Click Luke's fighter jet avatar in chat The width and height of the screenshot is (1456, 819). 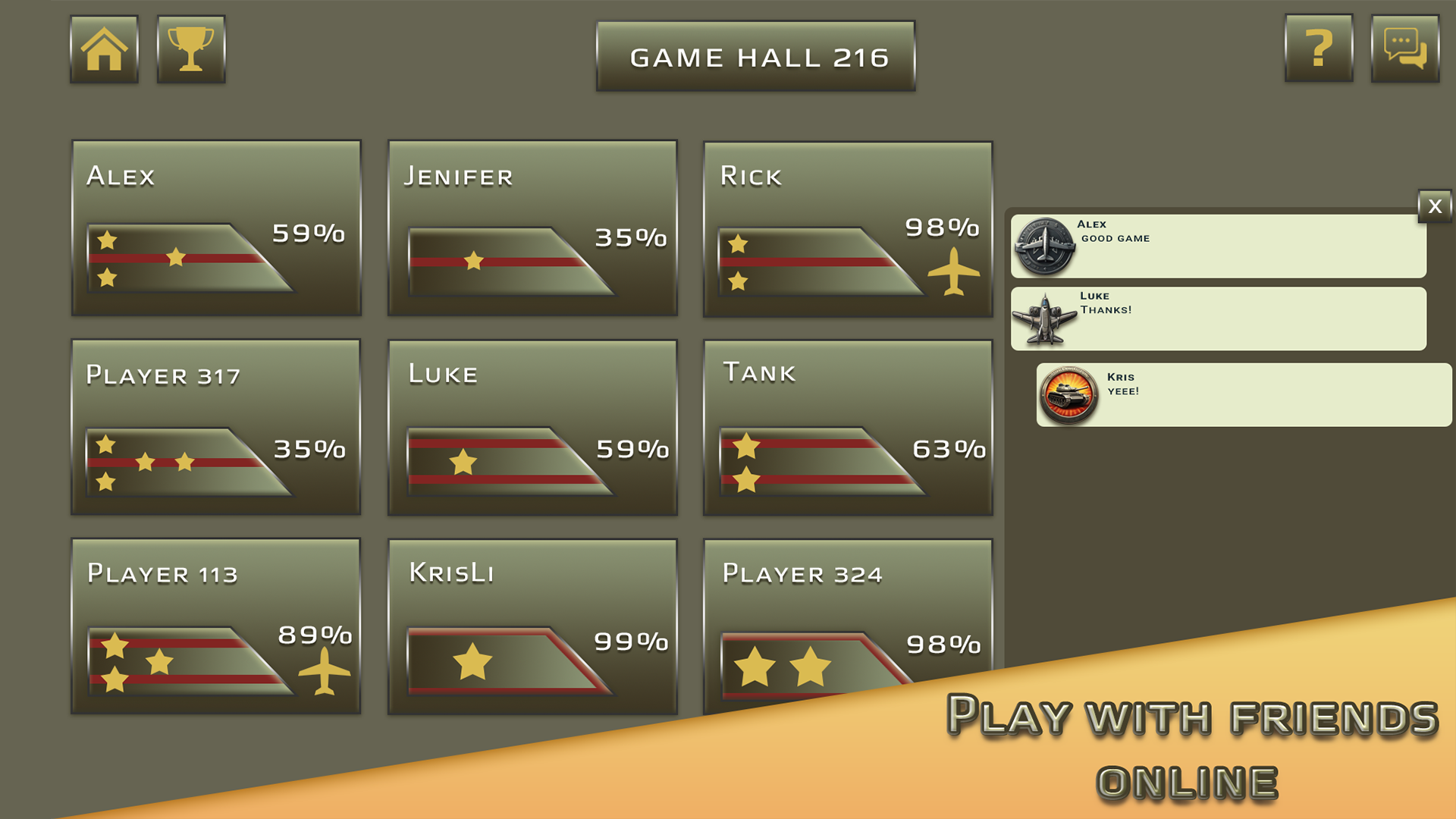tap(1044, 318)
